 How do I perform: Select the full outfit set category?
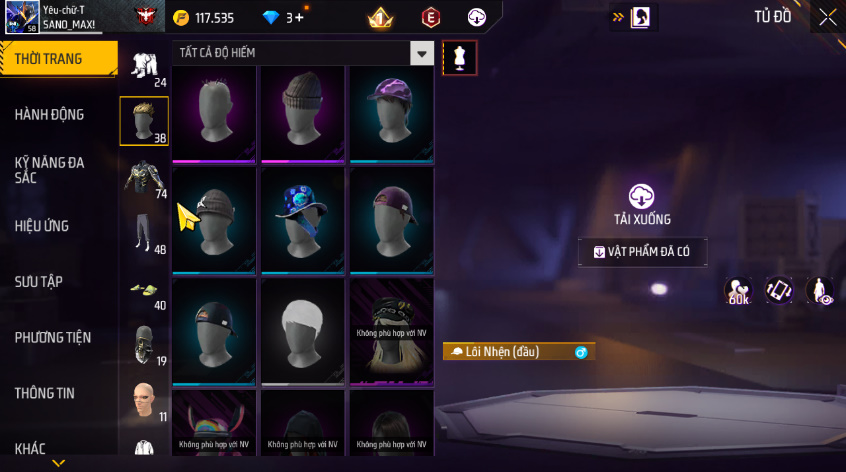pos(143,66)
